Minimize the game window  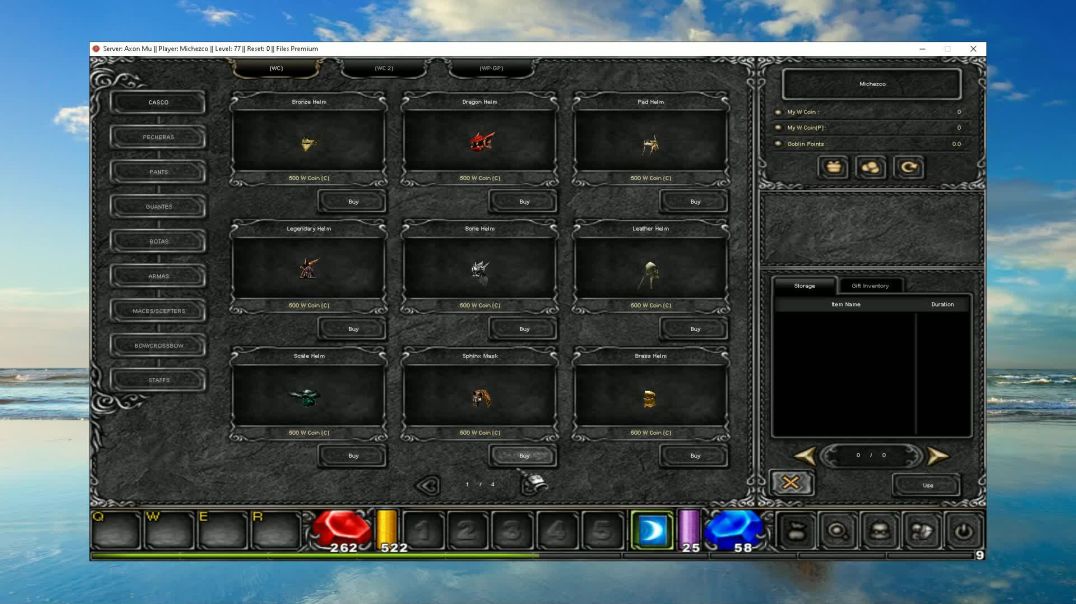point(923,49)
